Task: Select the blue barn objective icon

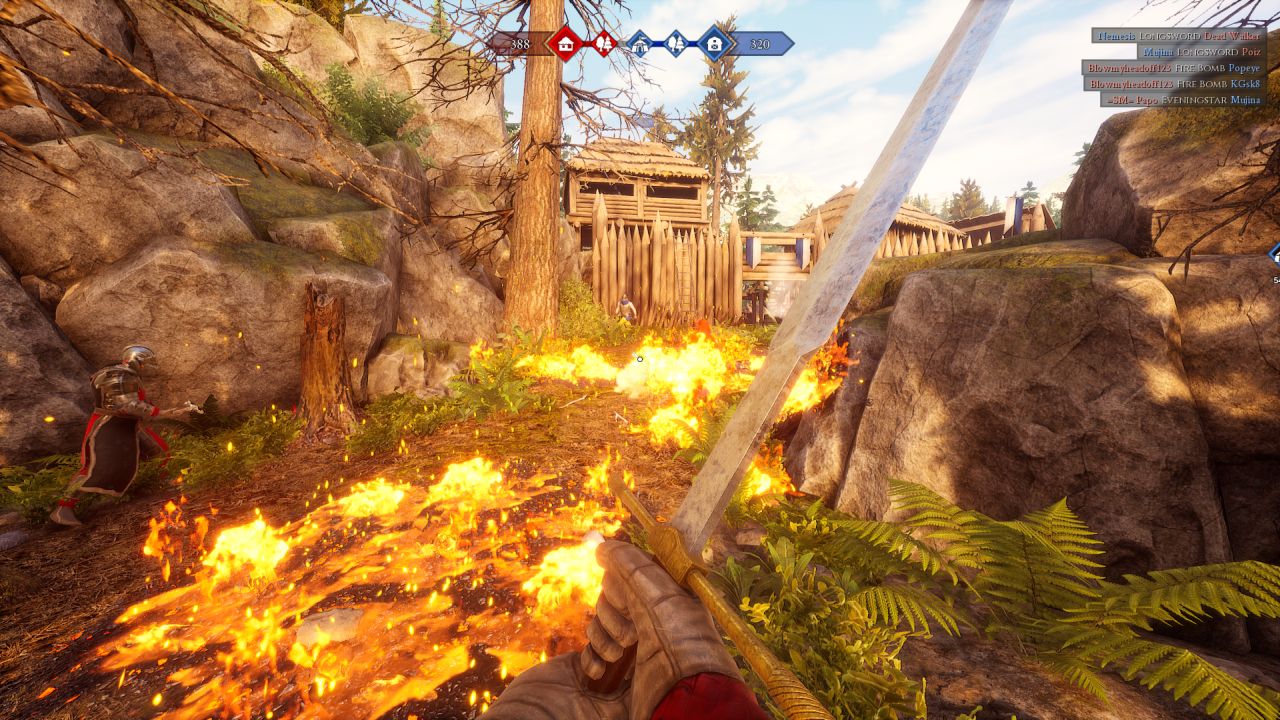Action: pyautogui.click(x=715, y=43)
